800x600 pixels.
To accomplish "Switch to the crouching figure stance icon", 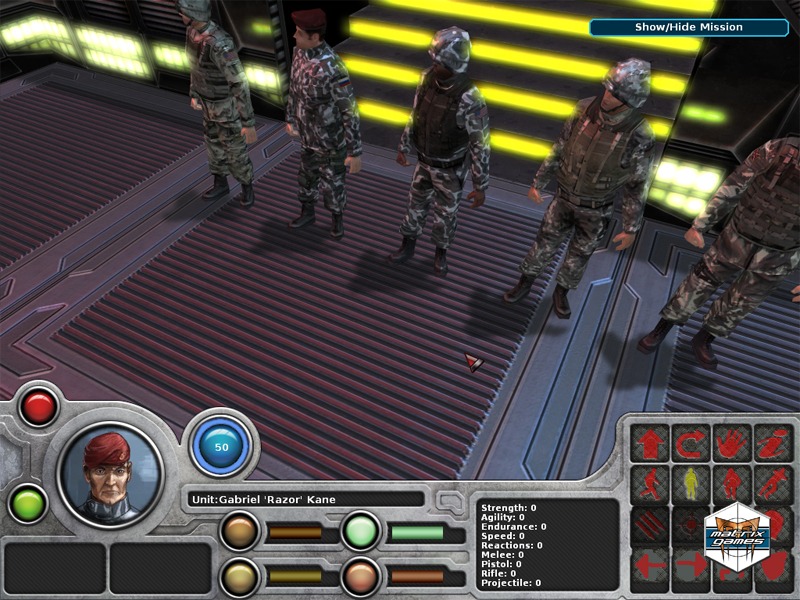I will [732, 484].
